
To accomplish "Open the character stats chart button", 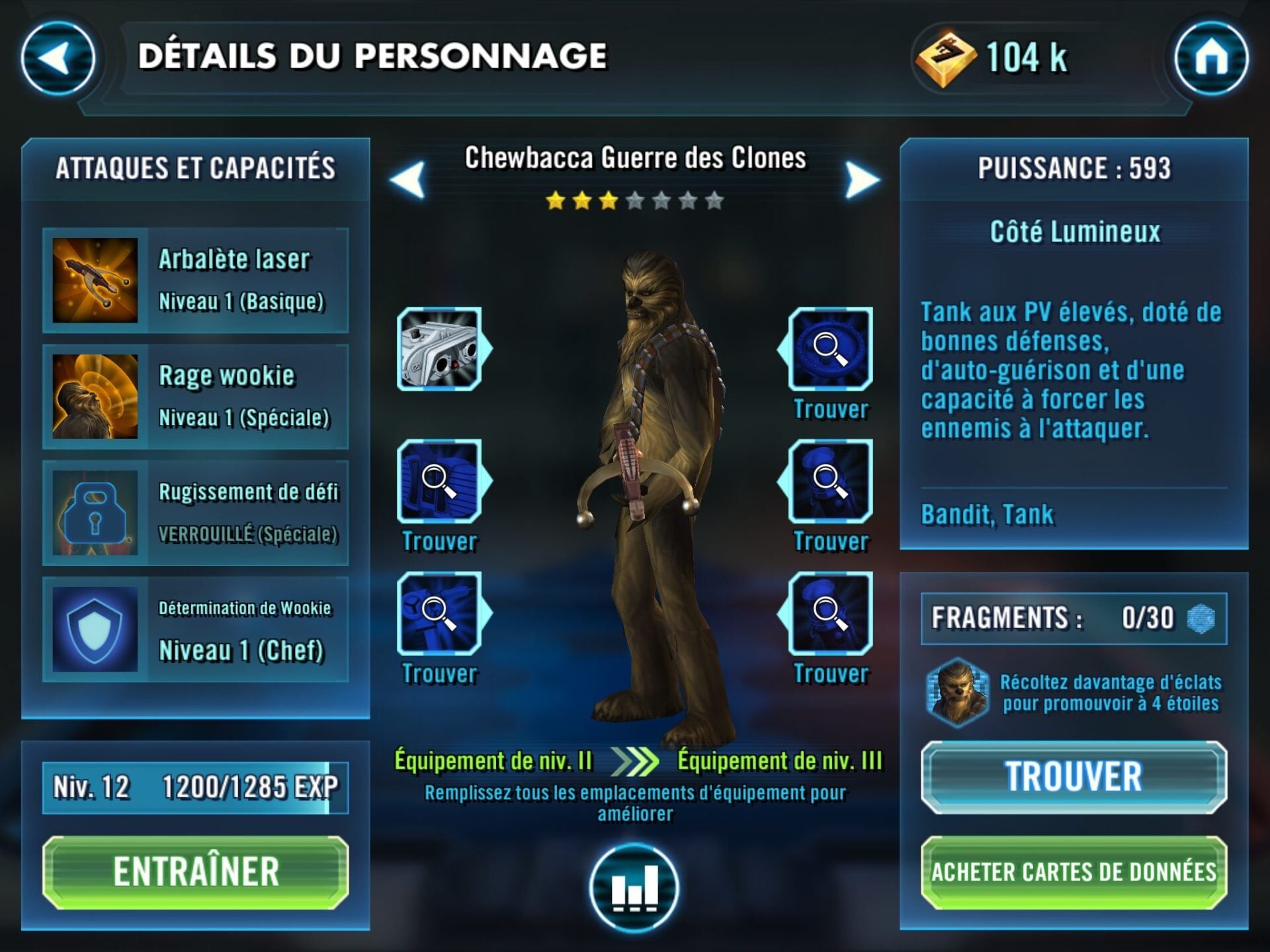I will click(x=634, y=888).
